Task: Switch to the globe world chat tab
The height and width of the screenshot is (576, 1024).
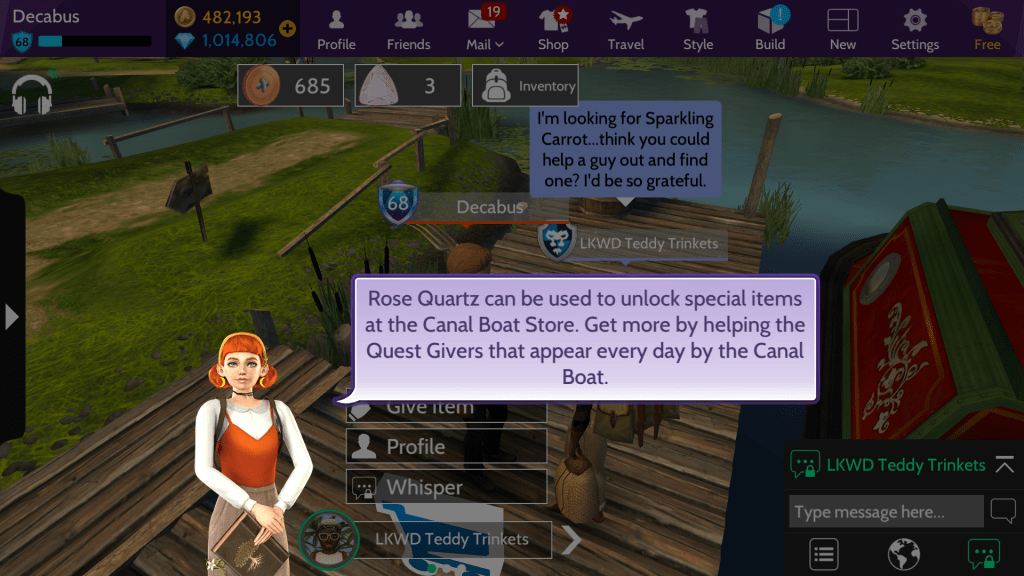Action: click(x=903, y=553)
